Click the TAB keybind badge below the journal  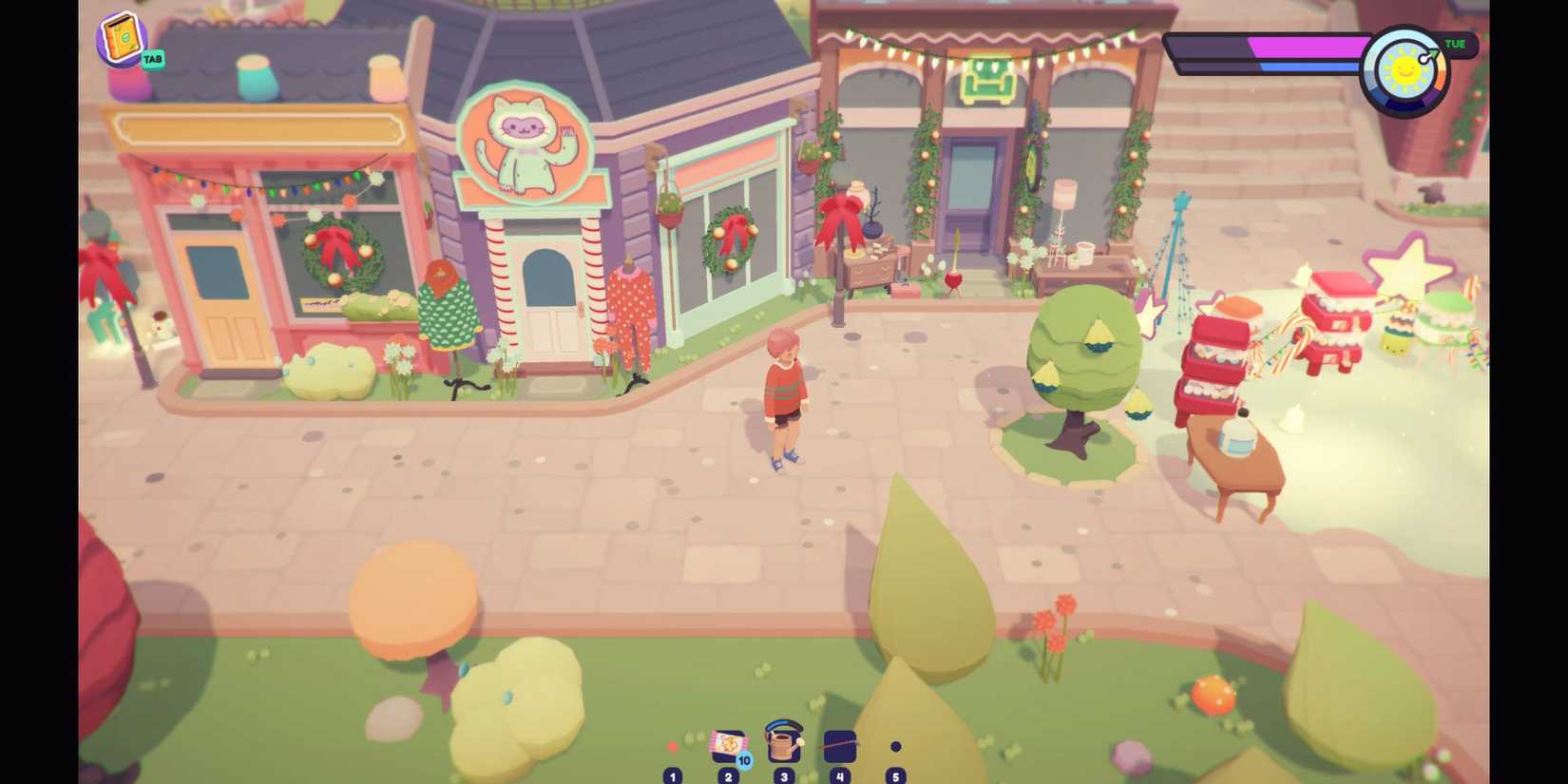152,59
